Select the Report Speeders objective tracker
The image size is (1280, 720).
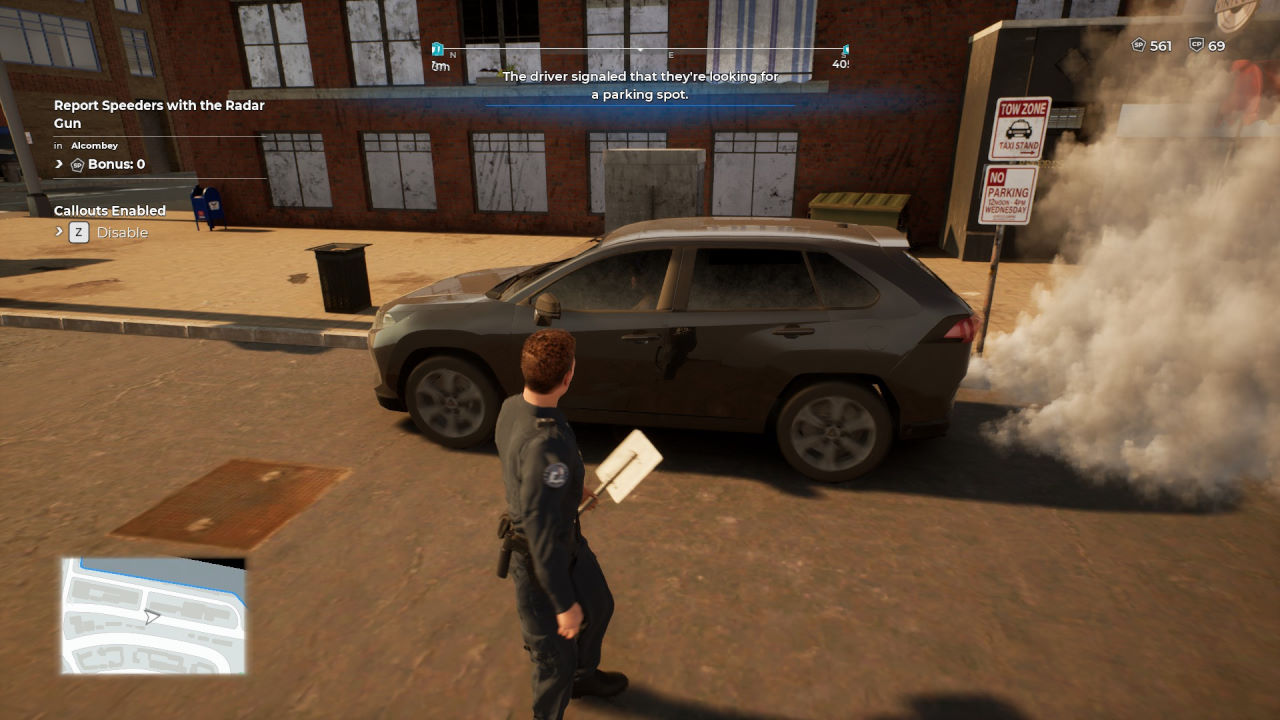[159, 114]
